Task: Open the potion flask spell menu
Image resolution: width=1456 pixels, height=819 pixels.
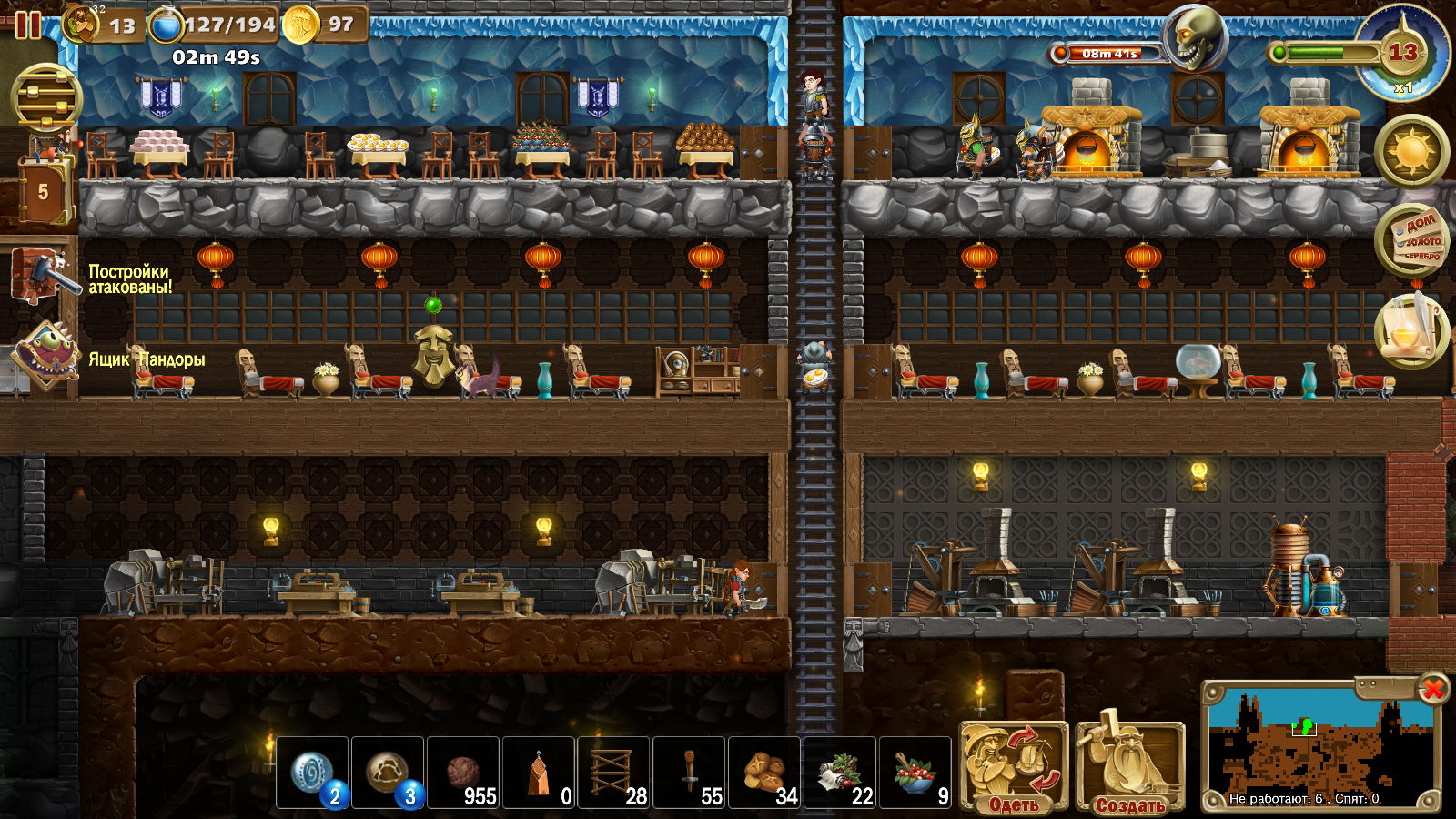Action: tap(1411, 331)
